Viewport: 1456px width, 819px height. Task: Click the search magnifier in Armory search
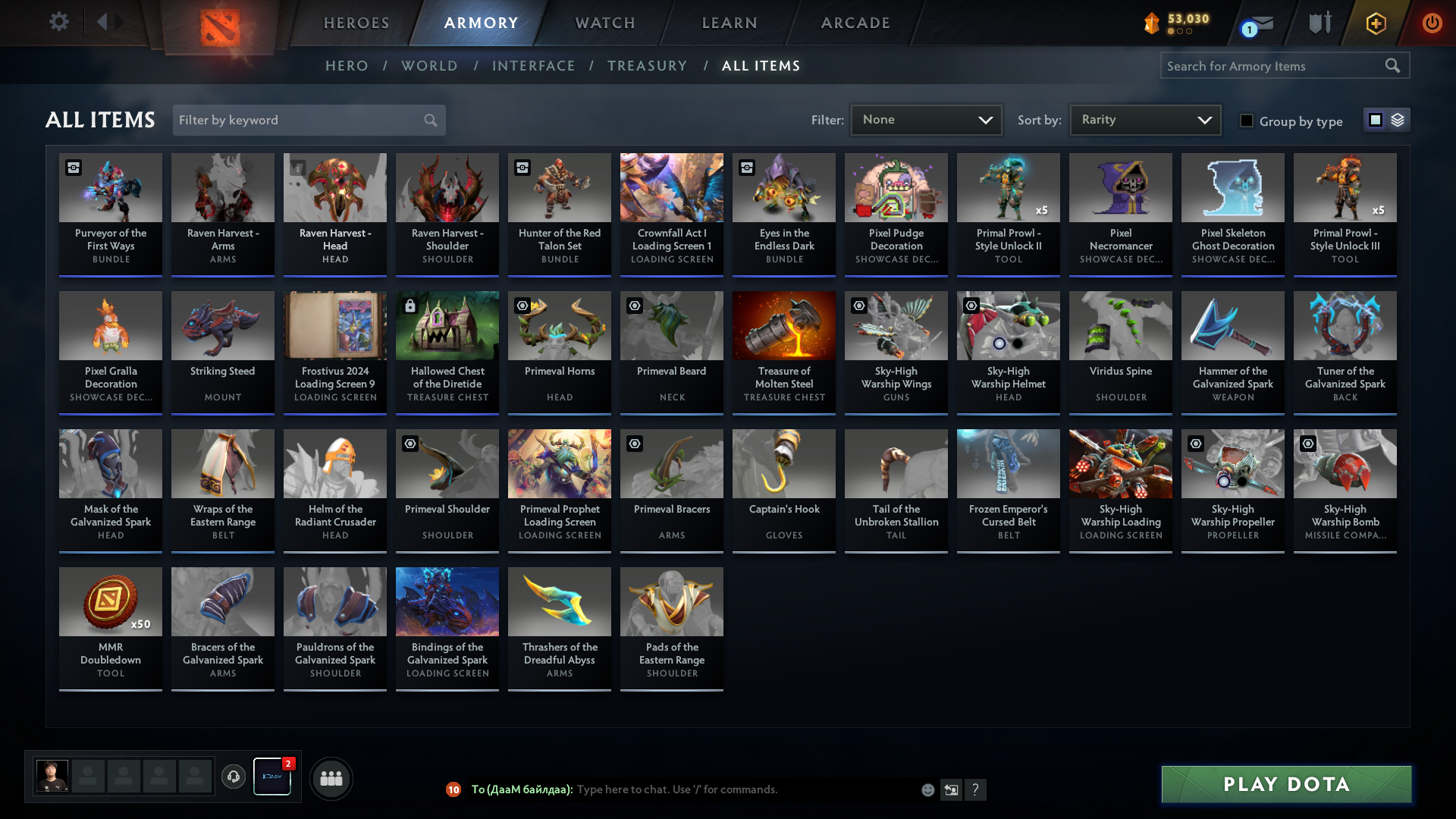click(x=1394, y=66)
